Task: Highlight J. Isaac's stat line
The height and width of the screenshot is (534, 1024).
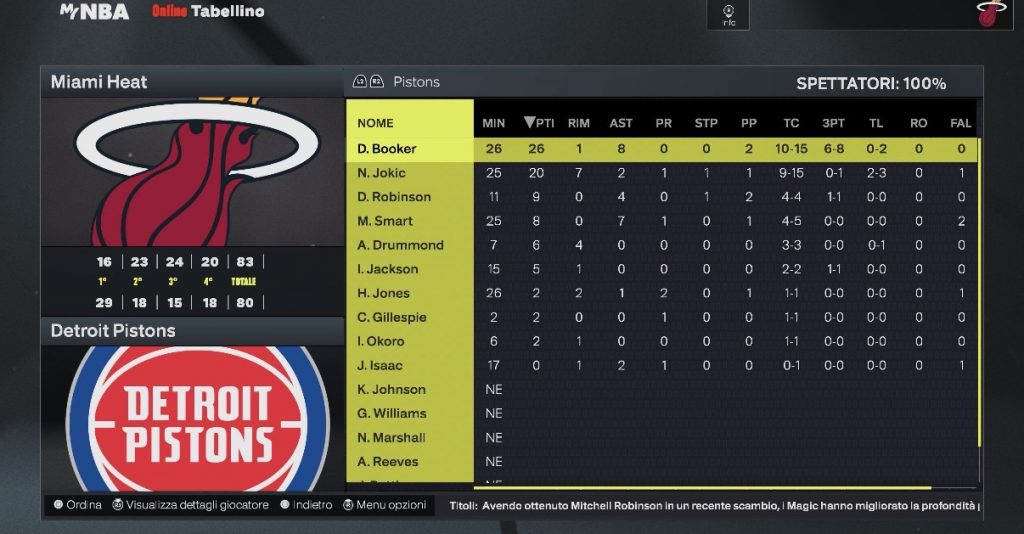Action: [x=381, y=365]
